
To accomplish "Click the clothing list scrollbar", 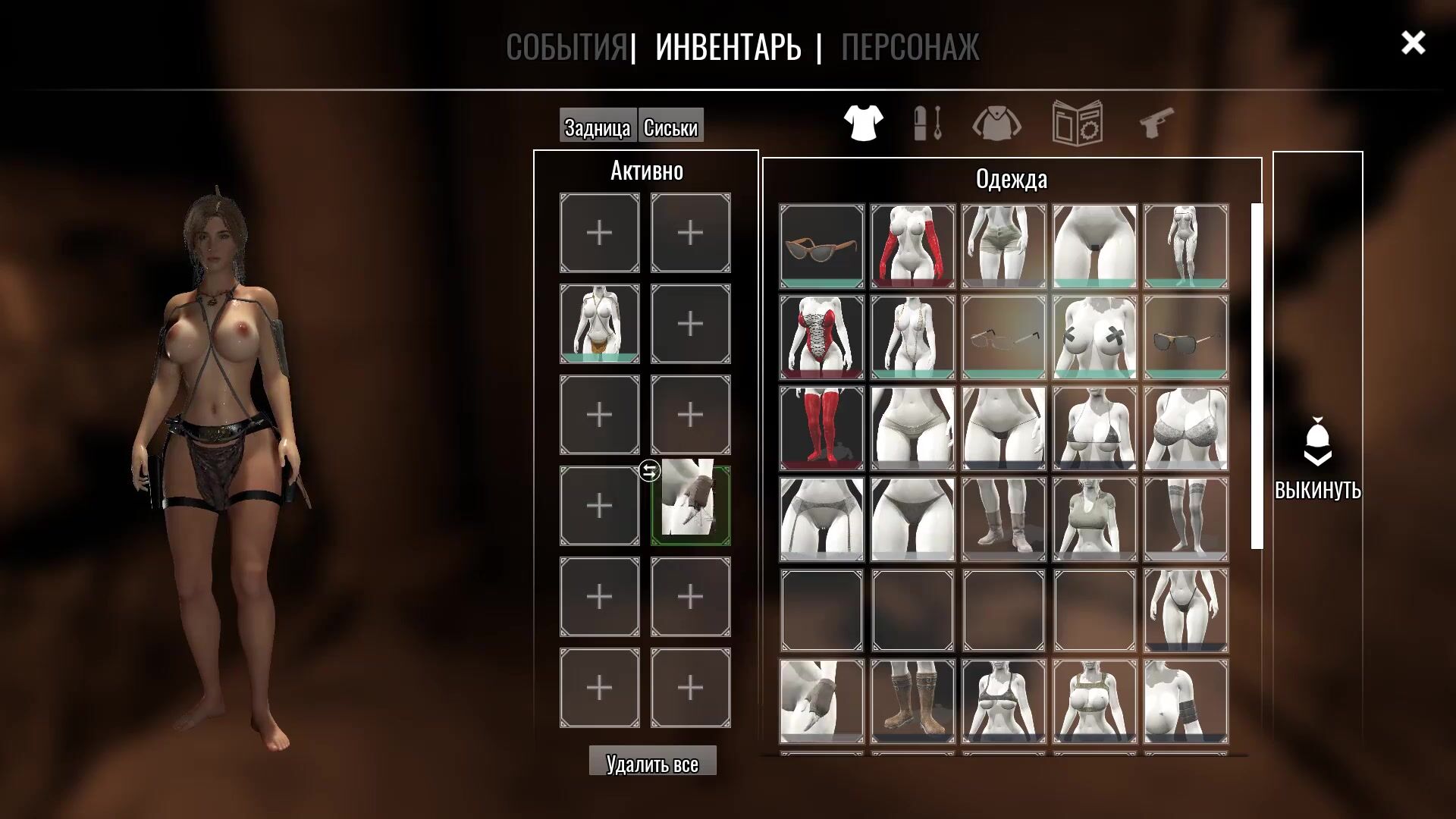I will pyautogui.click(x=1257, y=375).
